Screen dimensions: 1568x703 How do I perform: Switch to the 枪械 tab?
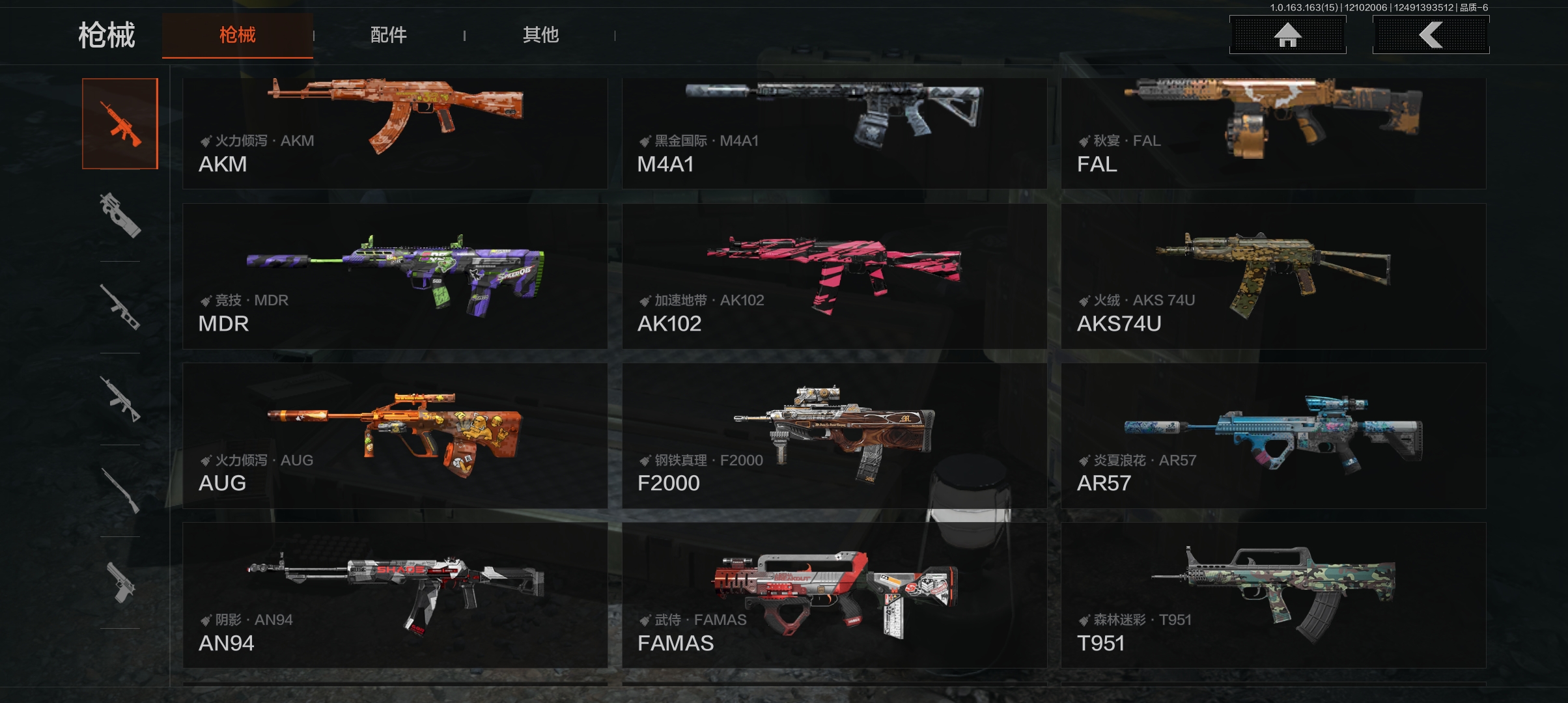pyautogui.click(x=238, y=35)
